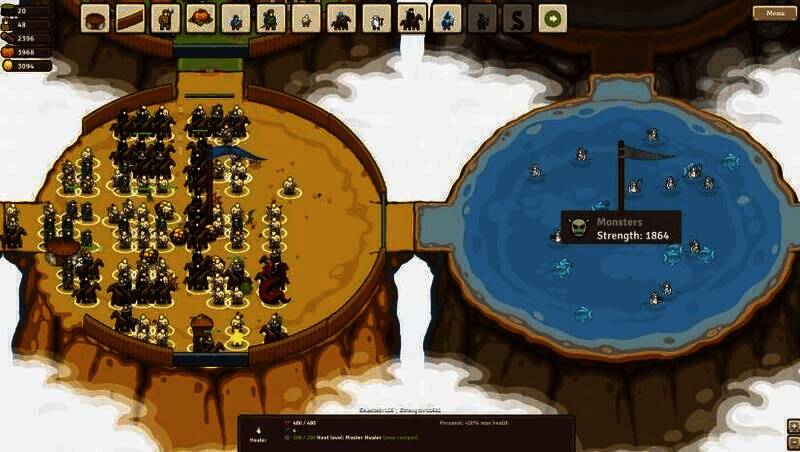Select the round island build icon
The width and height of the screenshot is (800, 452).
click(x=95, y=18)
